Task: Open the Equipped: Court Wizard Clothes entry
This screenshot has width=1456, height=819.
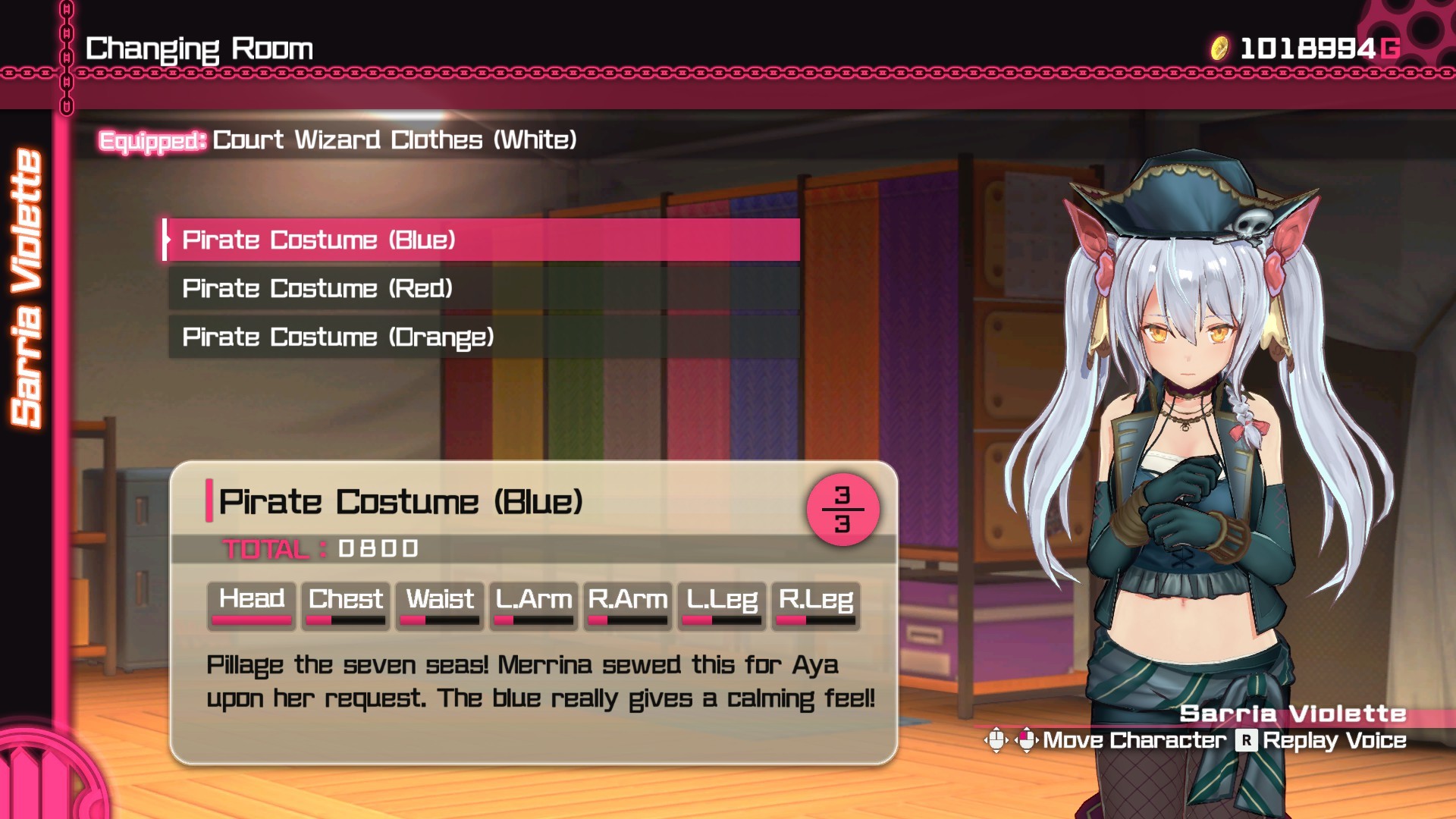Action: 339,140
